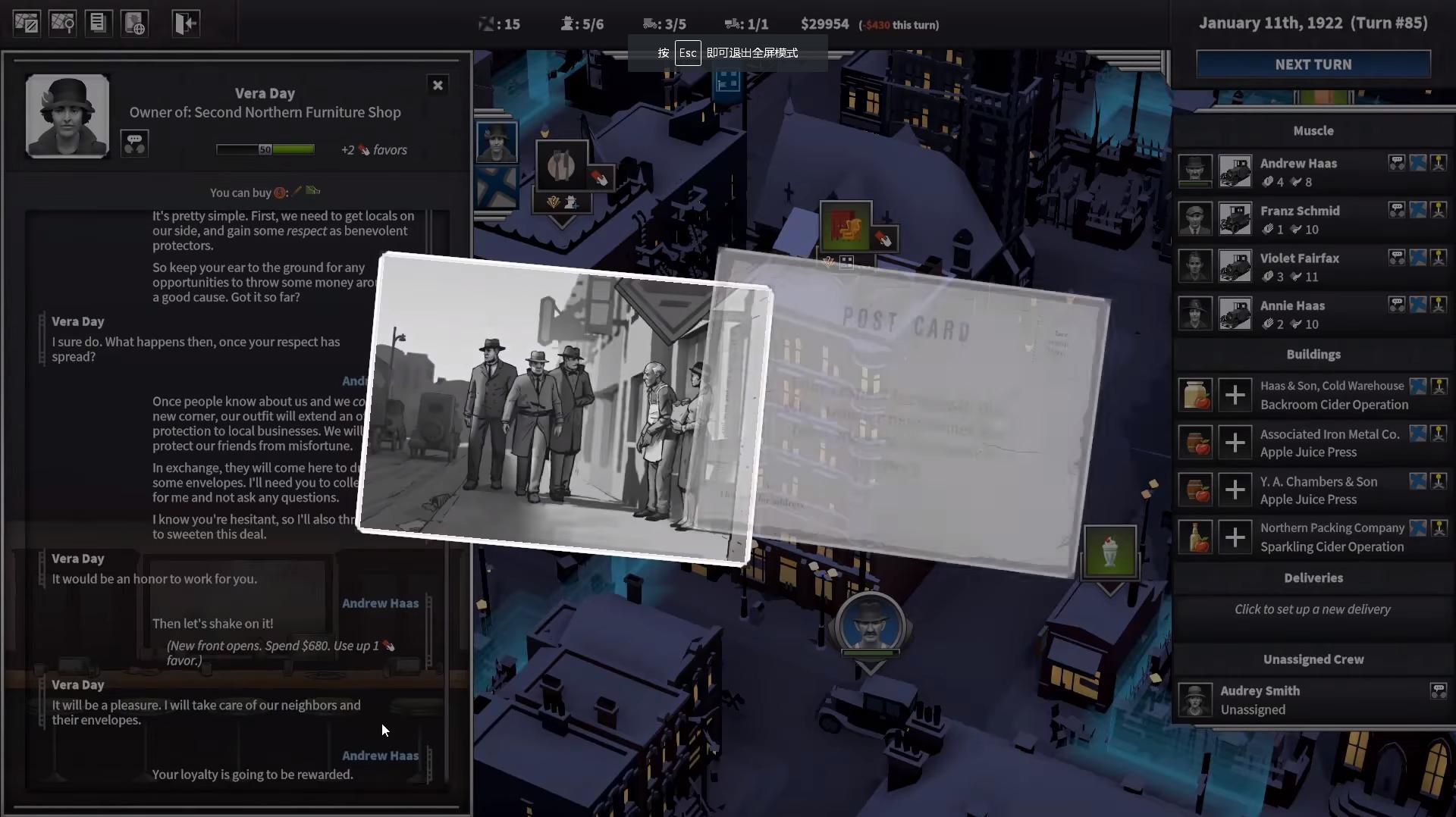The width and height of the screenshot is (1456, 817).
Task: Open talk icon on Andrew Haas's row
Action: pyautogui.click(x=1396, y=163)
